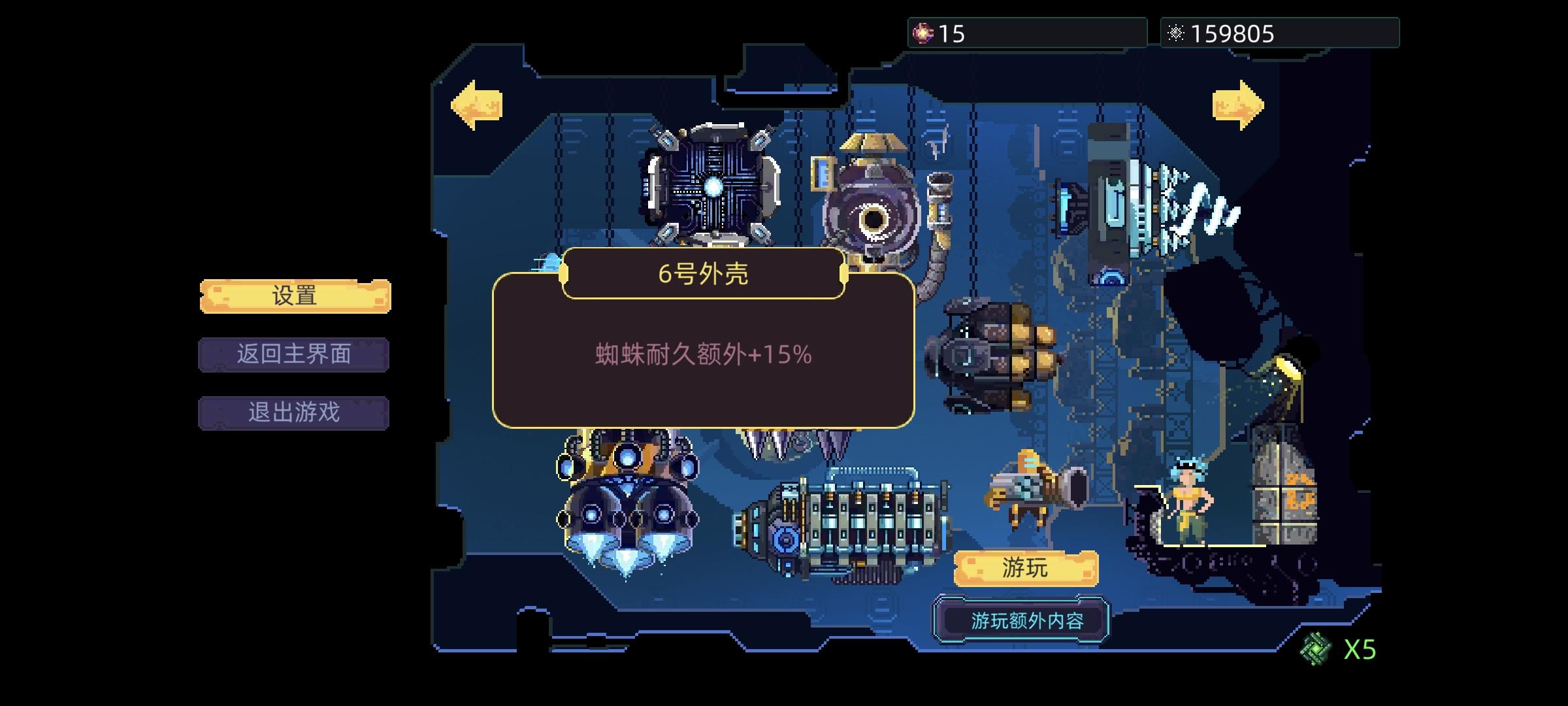Click 退出游戏 to exit the game

pos(294,412)
